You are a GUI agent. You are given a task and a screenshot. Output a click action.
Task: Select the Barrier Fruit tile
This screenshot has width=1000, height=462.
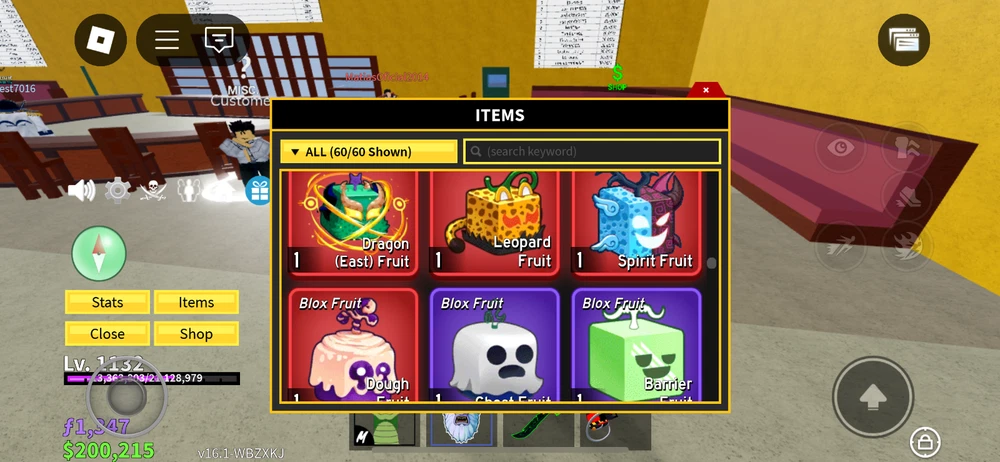tap(636, 345)
